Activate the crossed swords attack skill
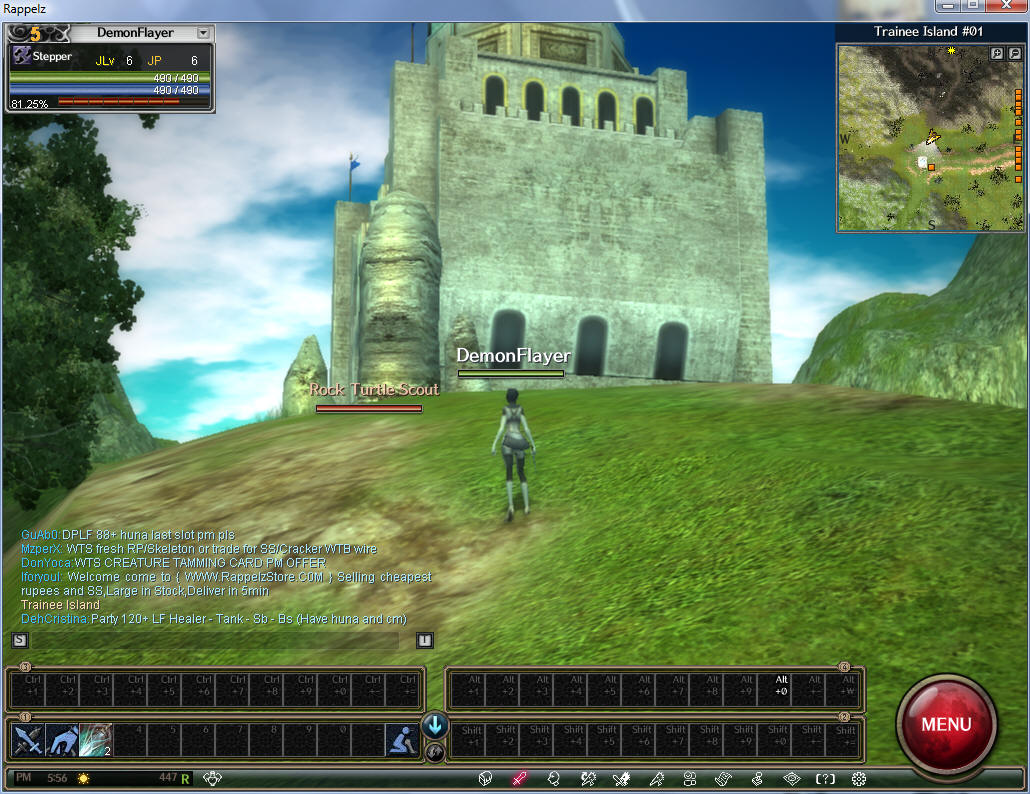The image size is (1030, 794). coord(26,740)
